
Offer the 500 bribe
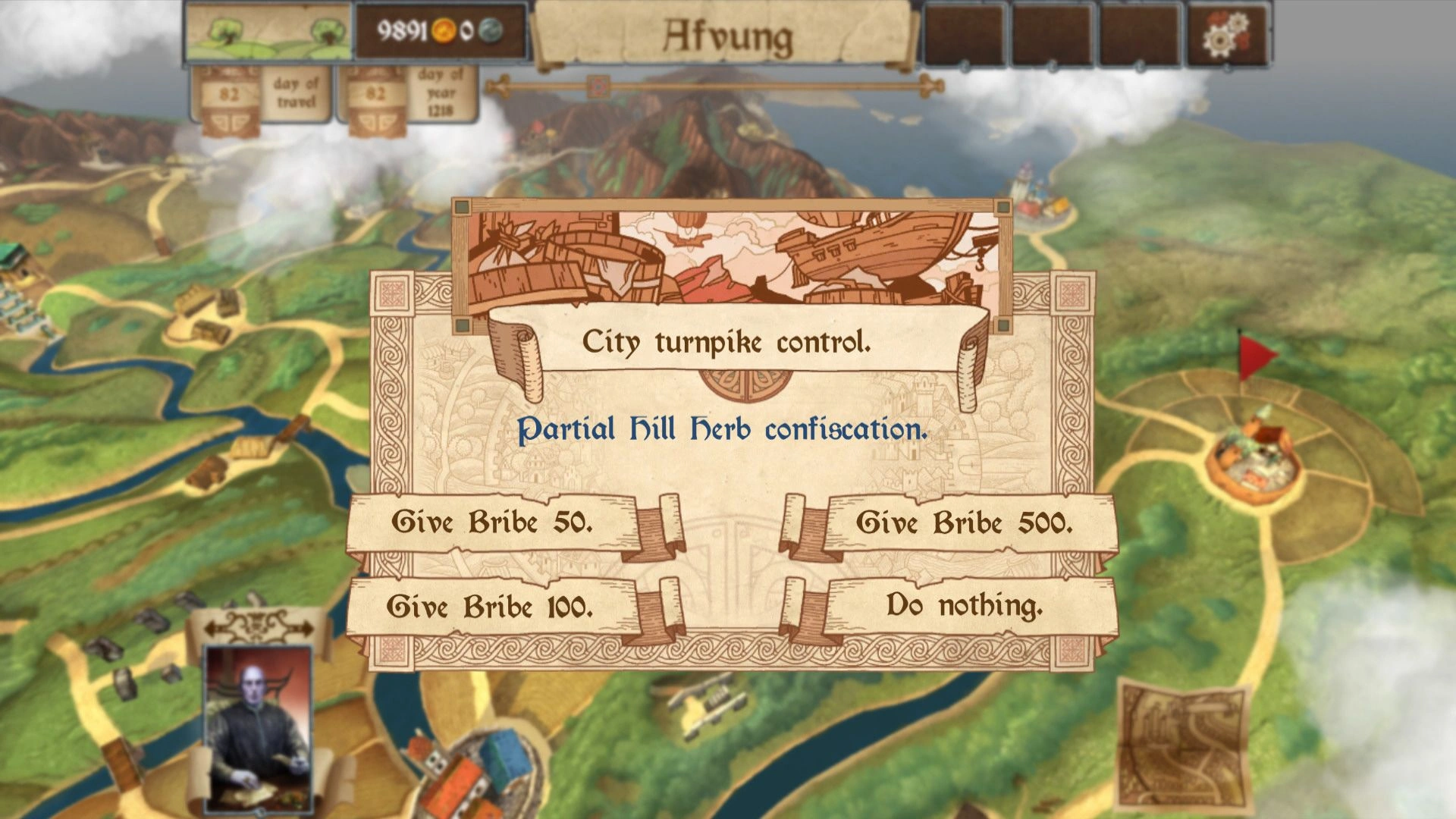point(965,523)
